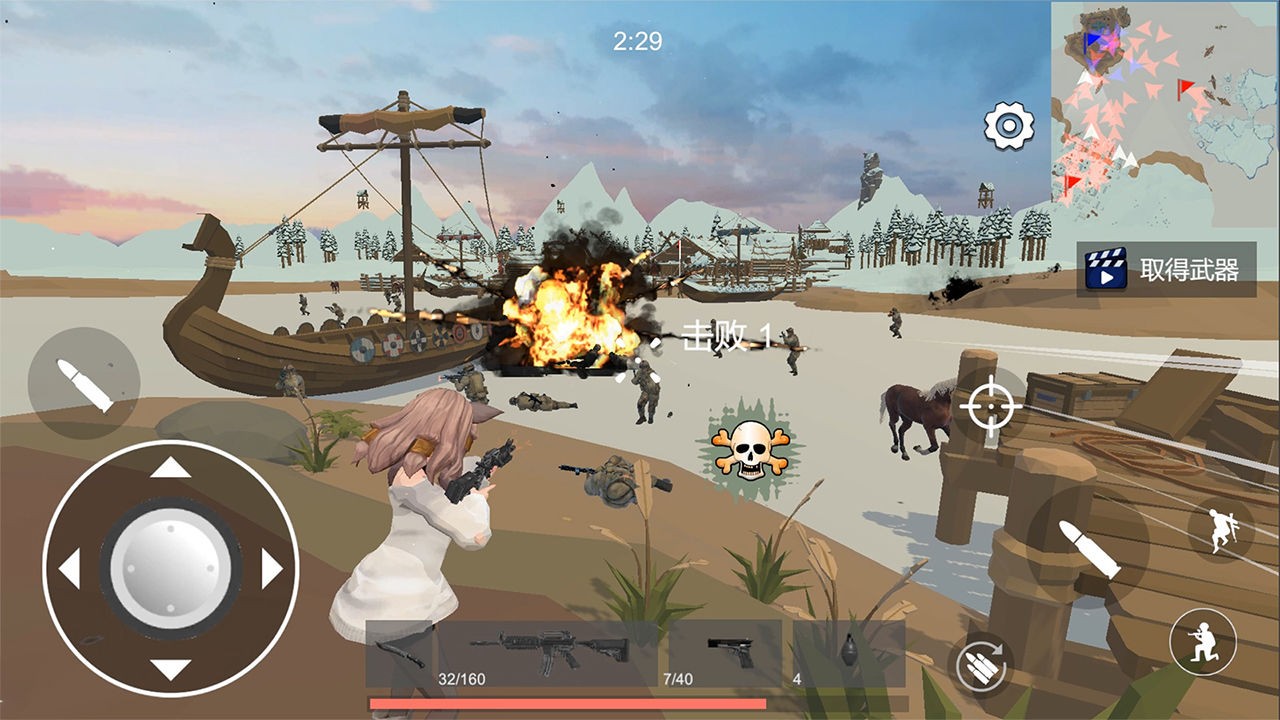Toggle aiming with the crosshair control
This screenshot has width=1280, height=720.
click(x=989, y=407)
